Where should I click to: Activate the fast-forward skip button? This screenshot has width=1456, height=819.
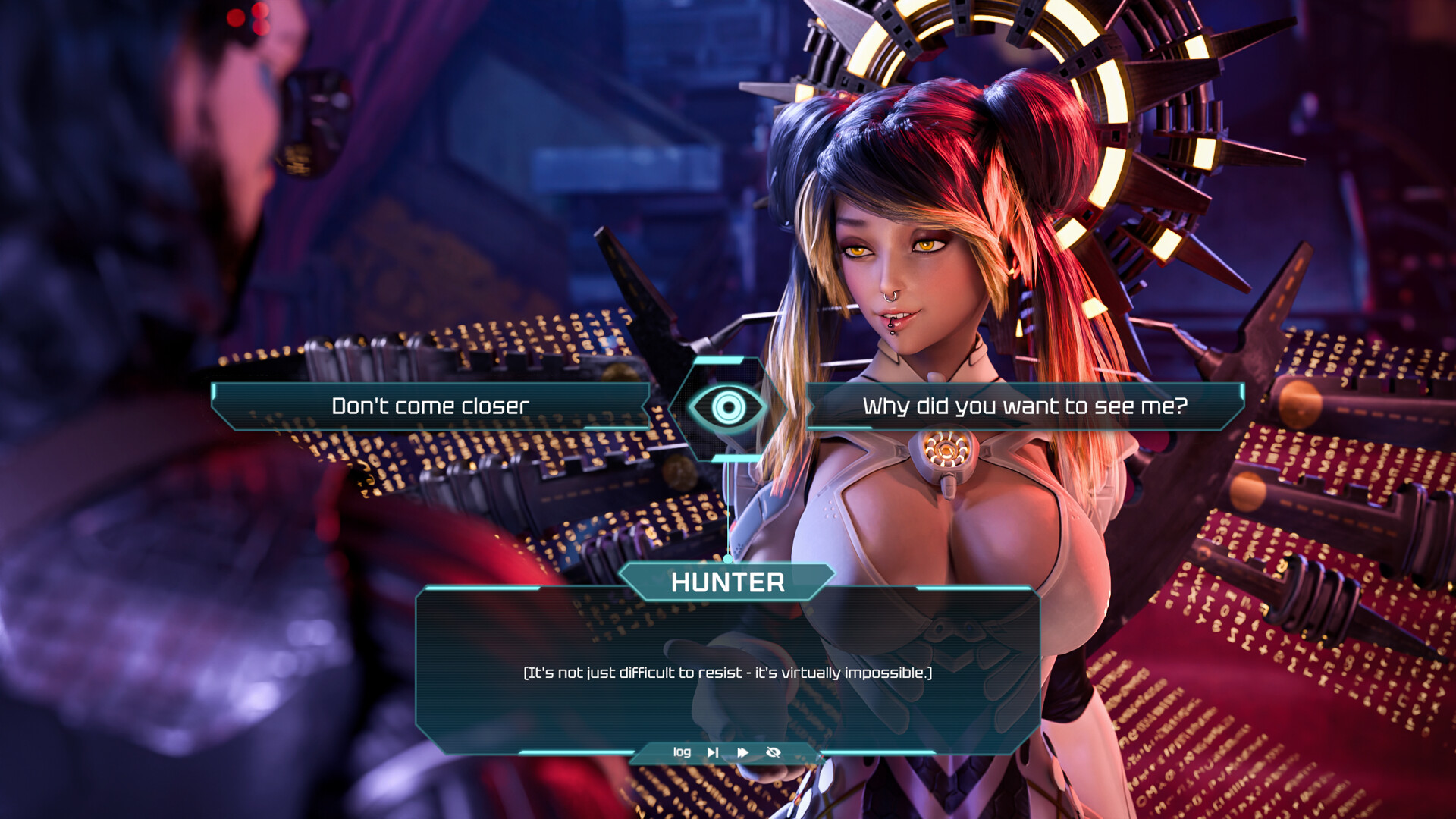point(743,752)
